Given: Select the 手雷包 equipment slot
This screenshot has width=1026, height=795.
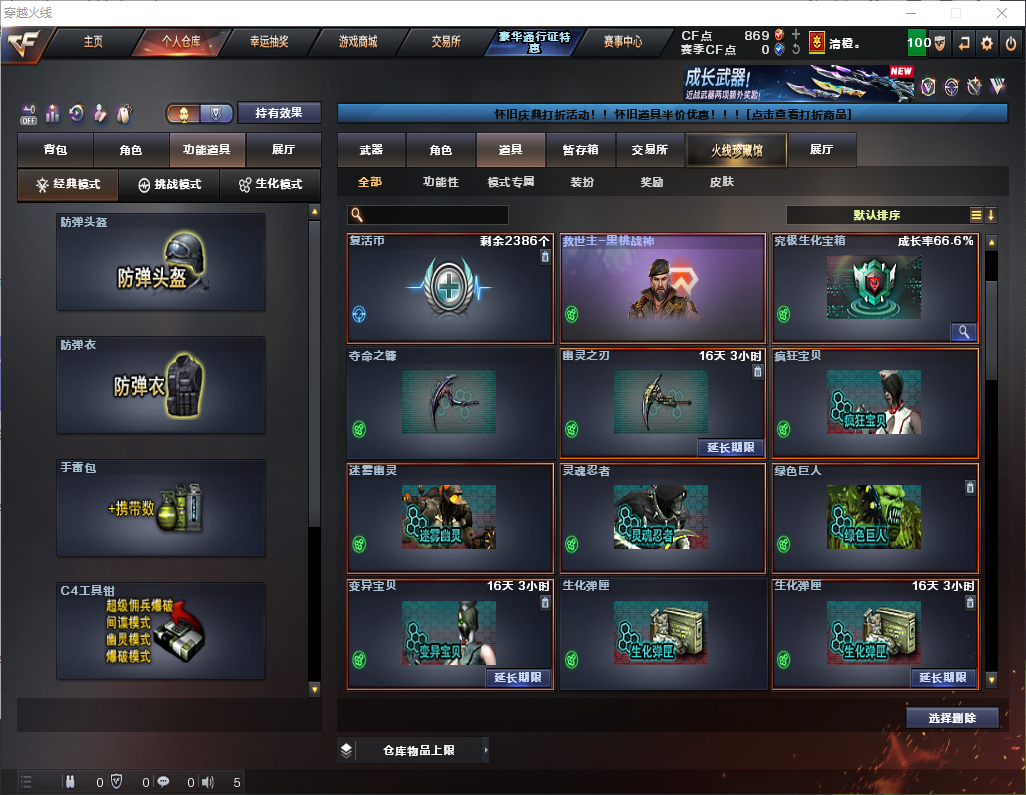Looking at the screenshot, I should [161, 508].
